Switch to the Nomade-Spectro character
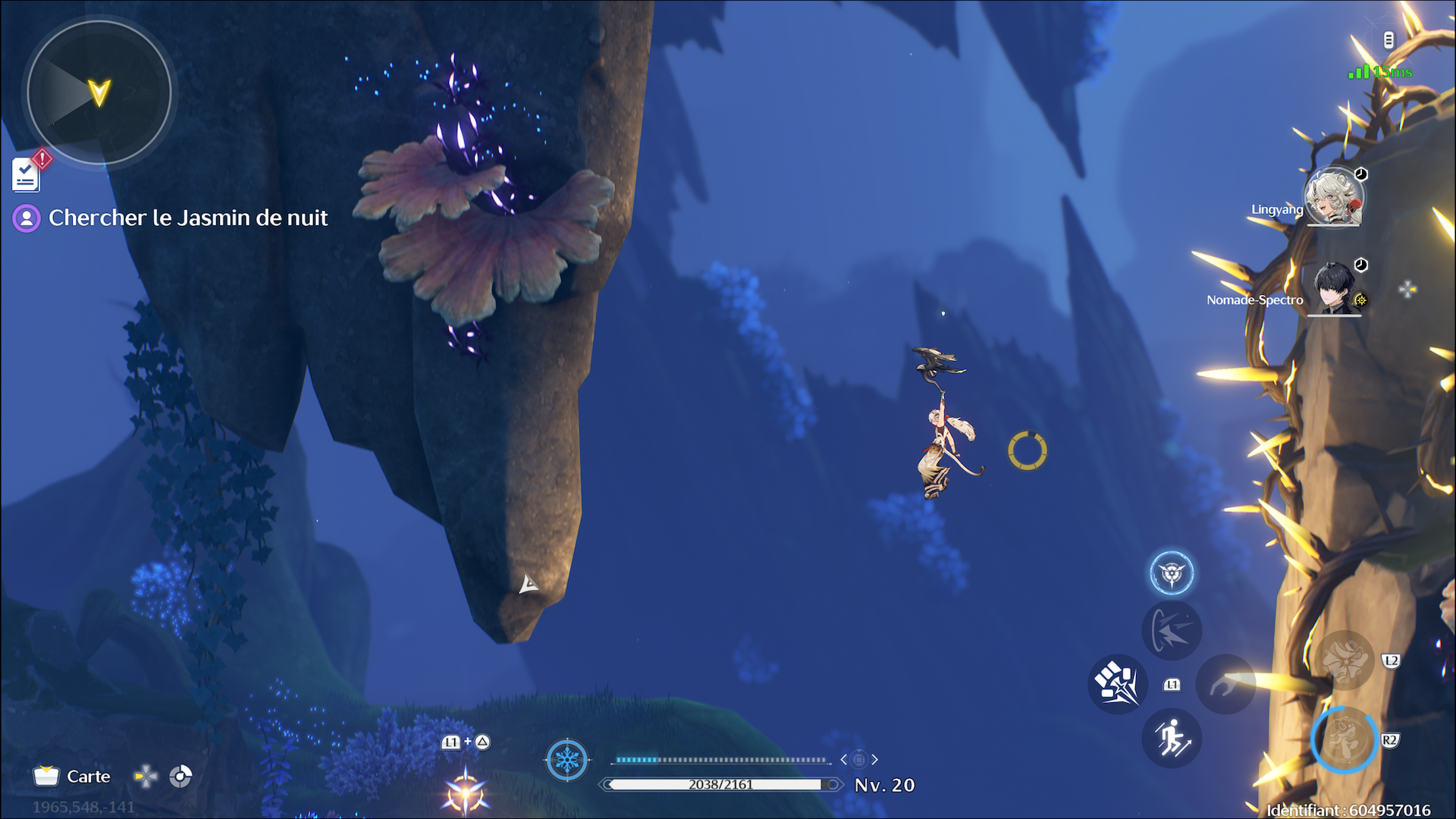This screenshot has height=819, width=1456. (1334, 289)
